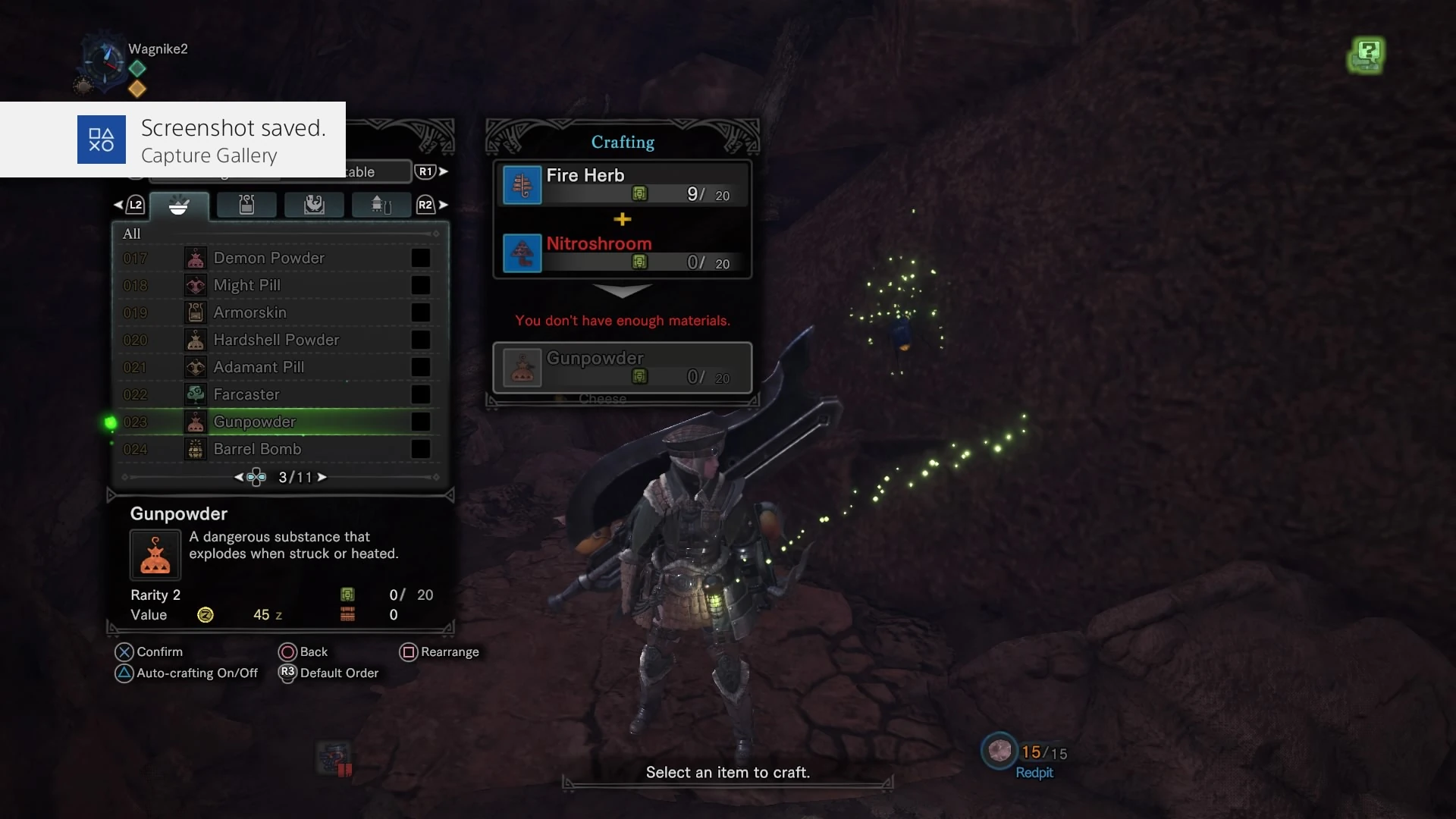
Task: Go to the previous list page arrow
Action: coord(239,477)
